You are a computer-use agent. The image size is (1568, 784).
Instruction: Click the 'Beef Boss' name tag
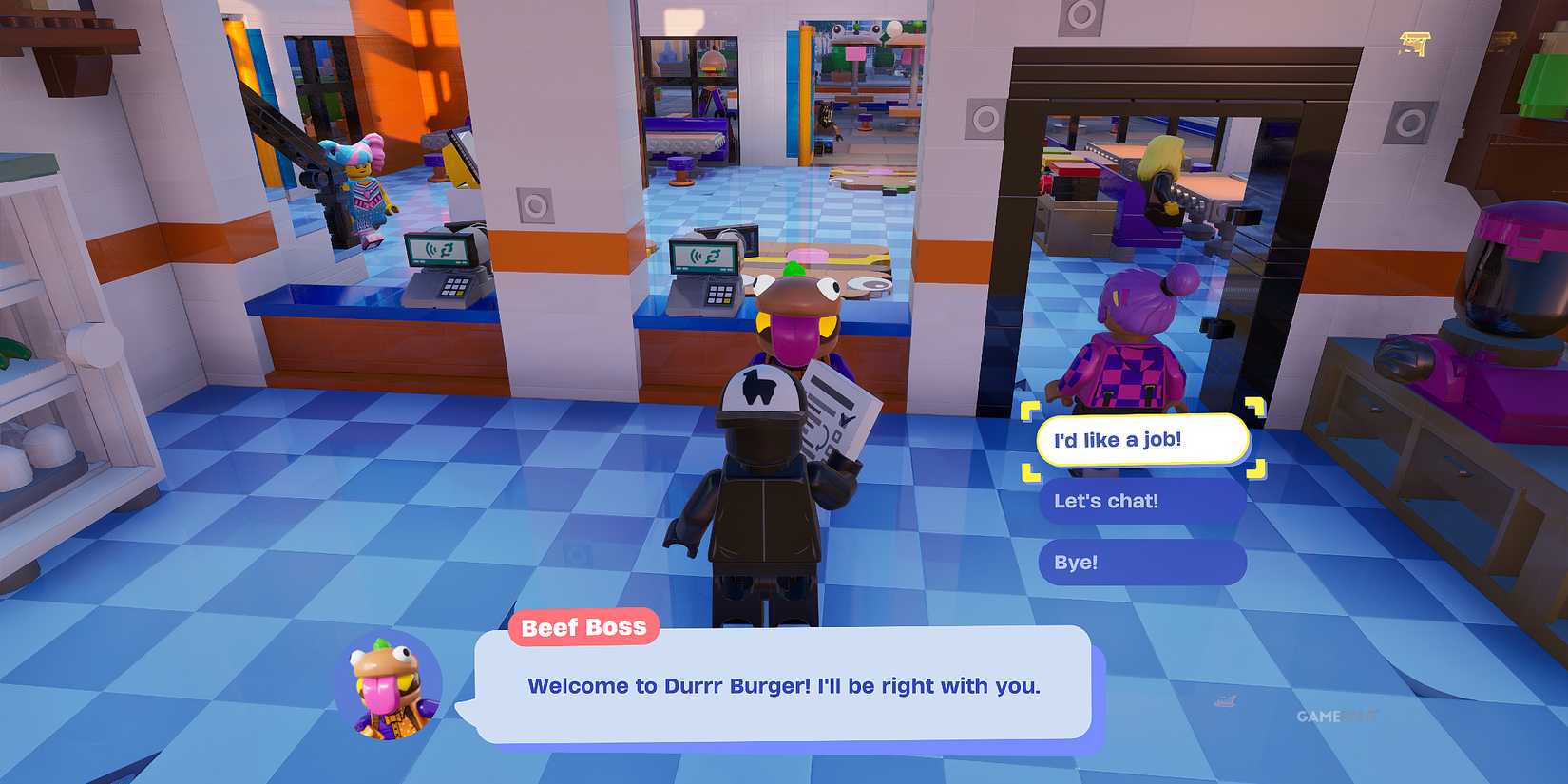point(584,626)
